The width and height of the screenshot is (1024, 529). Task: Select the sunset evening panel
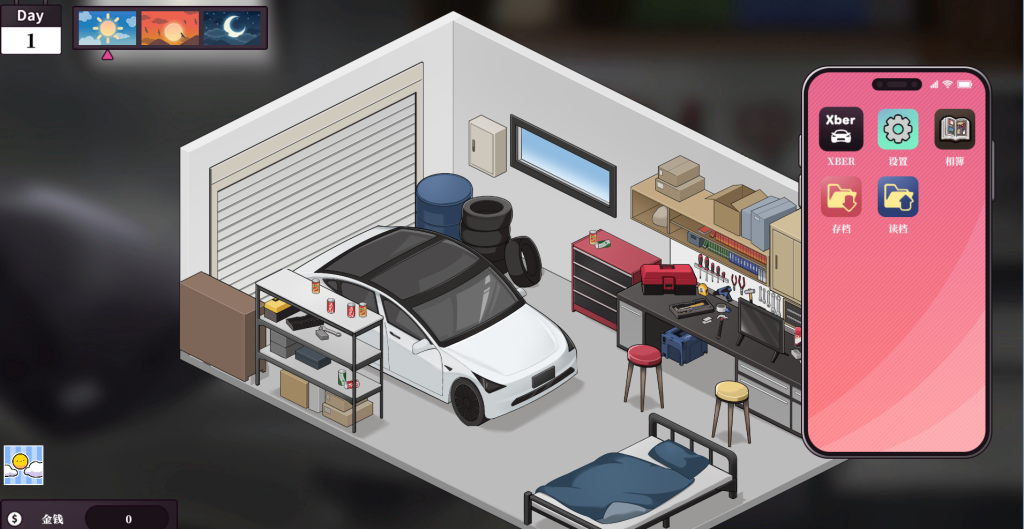(x=169, y=28)
